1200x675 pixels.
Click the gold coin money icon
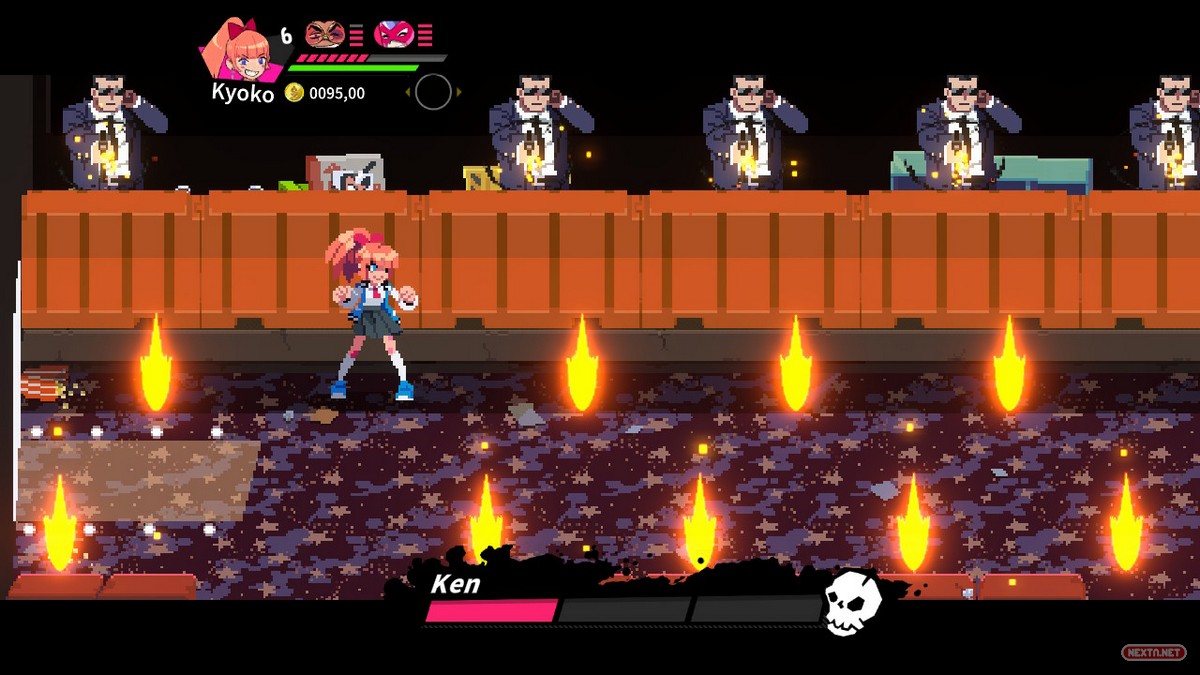click(294, 93)
